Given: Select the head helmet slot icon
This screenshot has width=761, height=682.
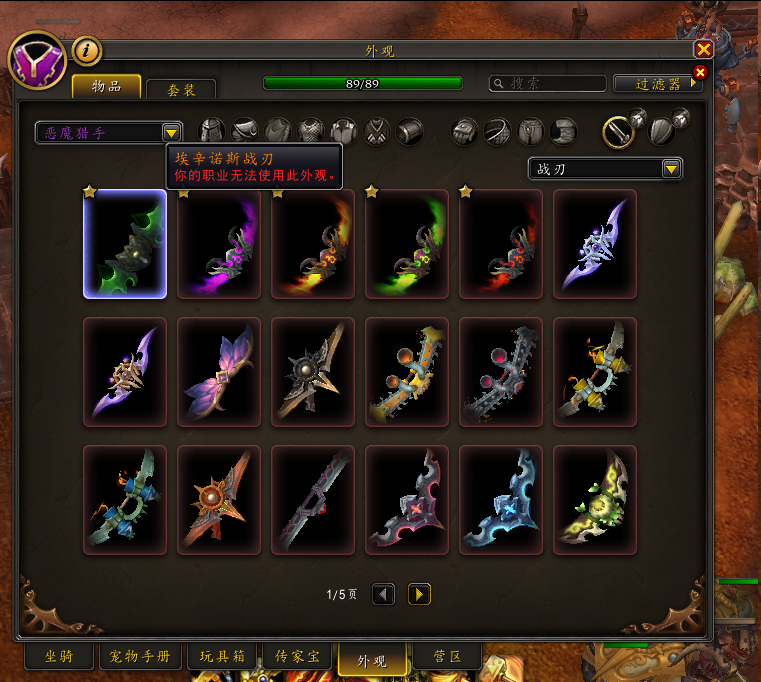Looking at the screenshot, I should 212,130.
